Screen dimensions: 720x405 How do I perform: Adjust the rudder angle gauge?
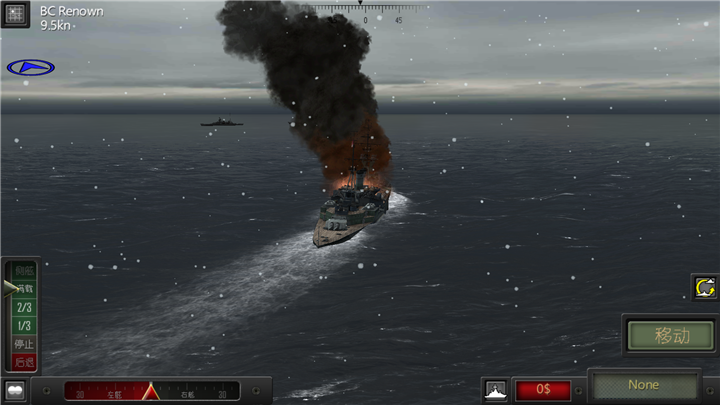click(151, 390)
